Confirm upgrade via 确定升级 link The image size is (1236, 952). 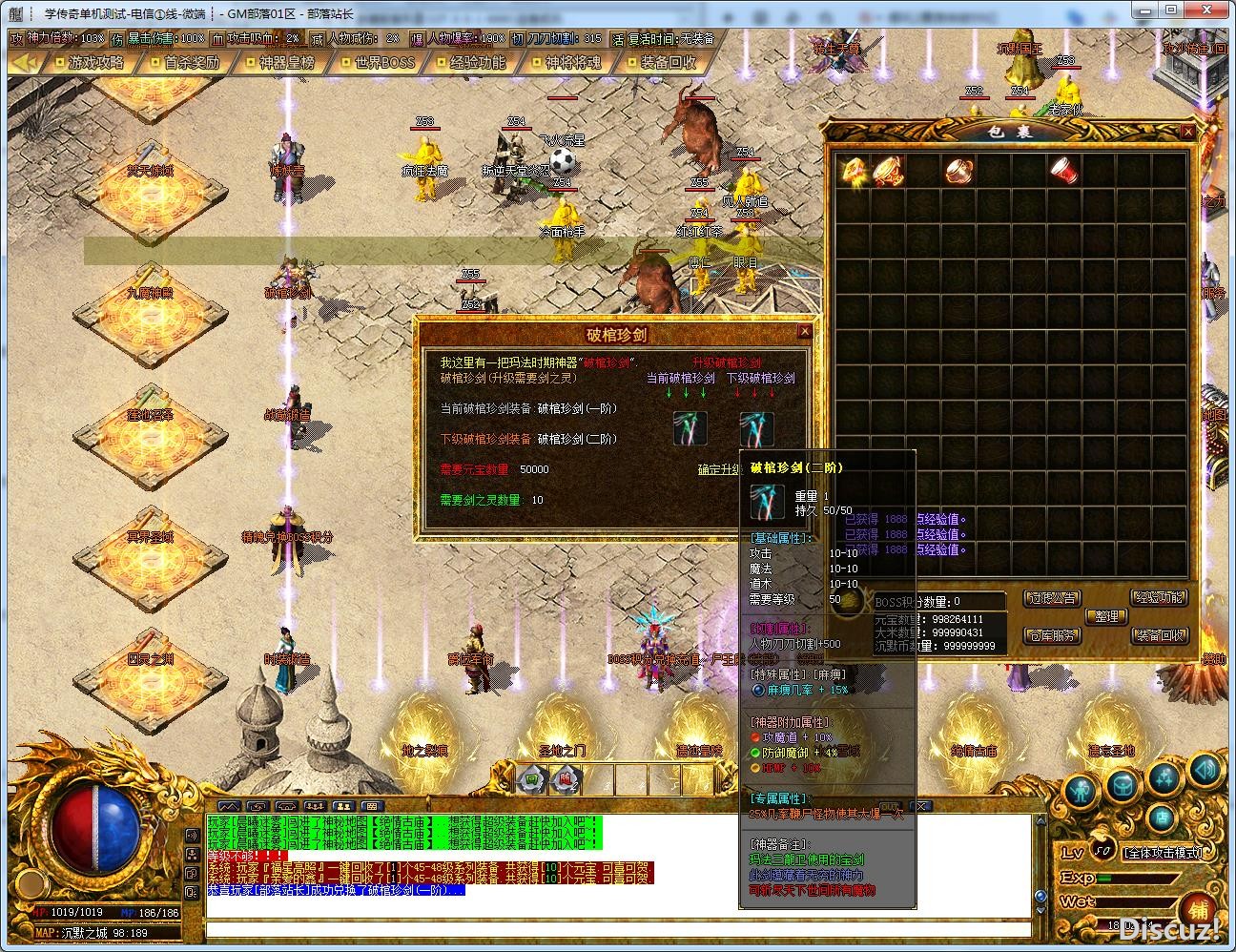click(721, 469)
